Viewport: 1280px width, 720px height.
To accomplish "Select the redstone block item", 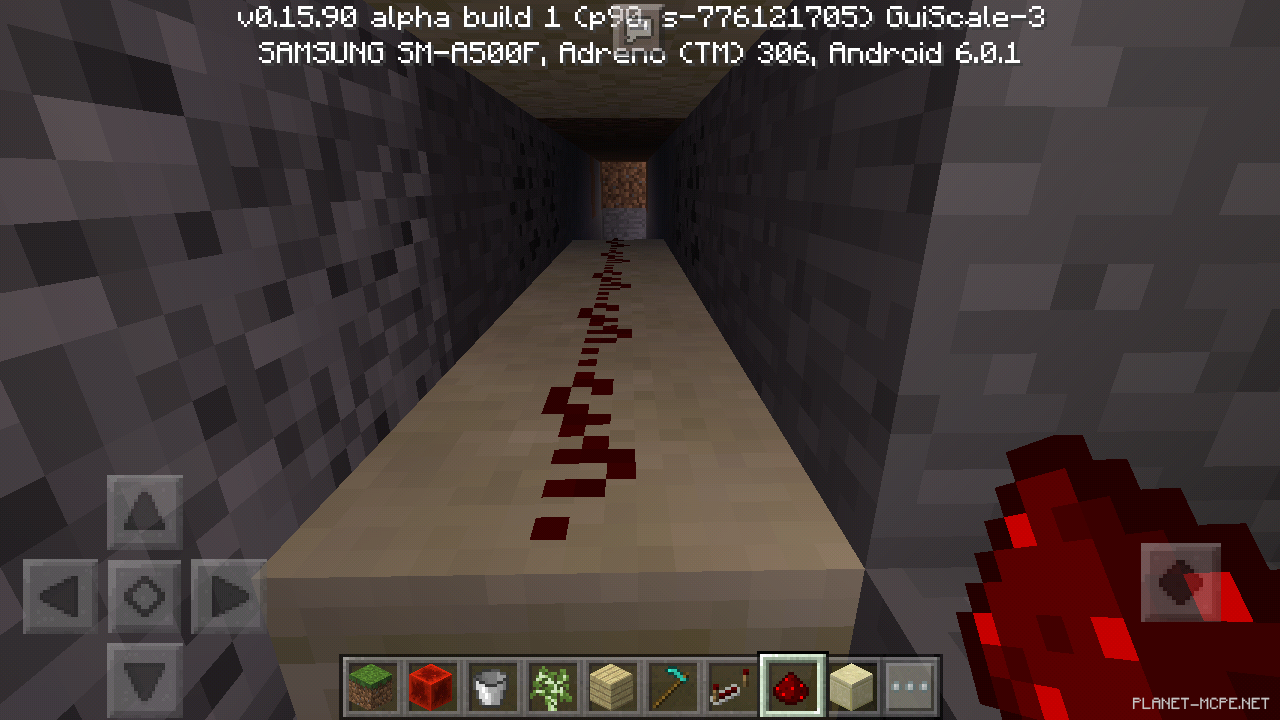I will [431, 687].
